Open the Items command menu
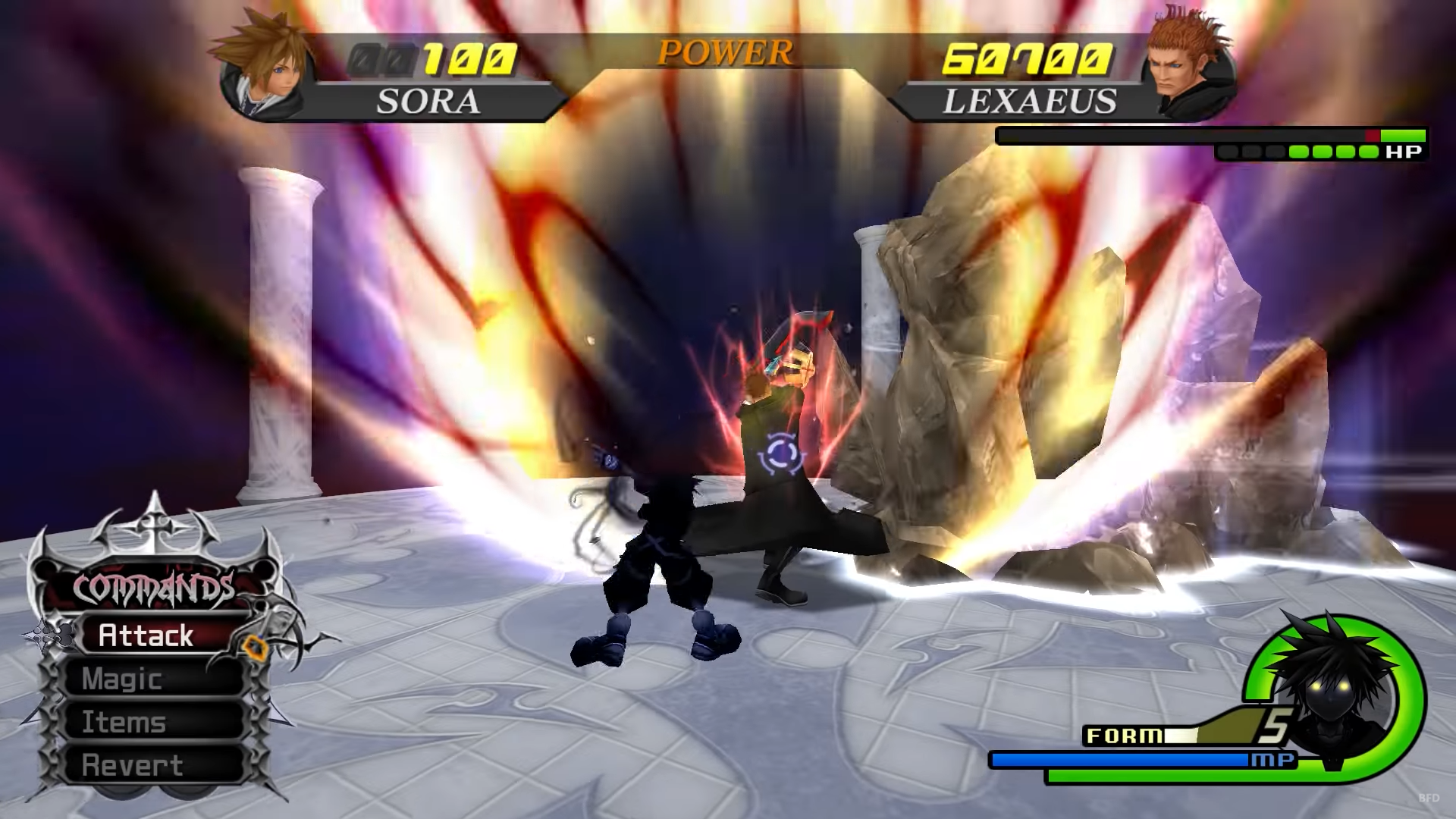The image size is (1456, 819). click(x=124, y=723)
